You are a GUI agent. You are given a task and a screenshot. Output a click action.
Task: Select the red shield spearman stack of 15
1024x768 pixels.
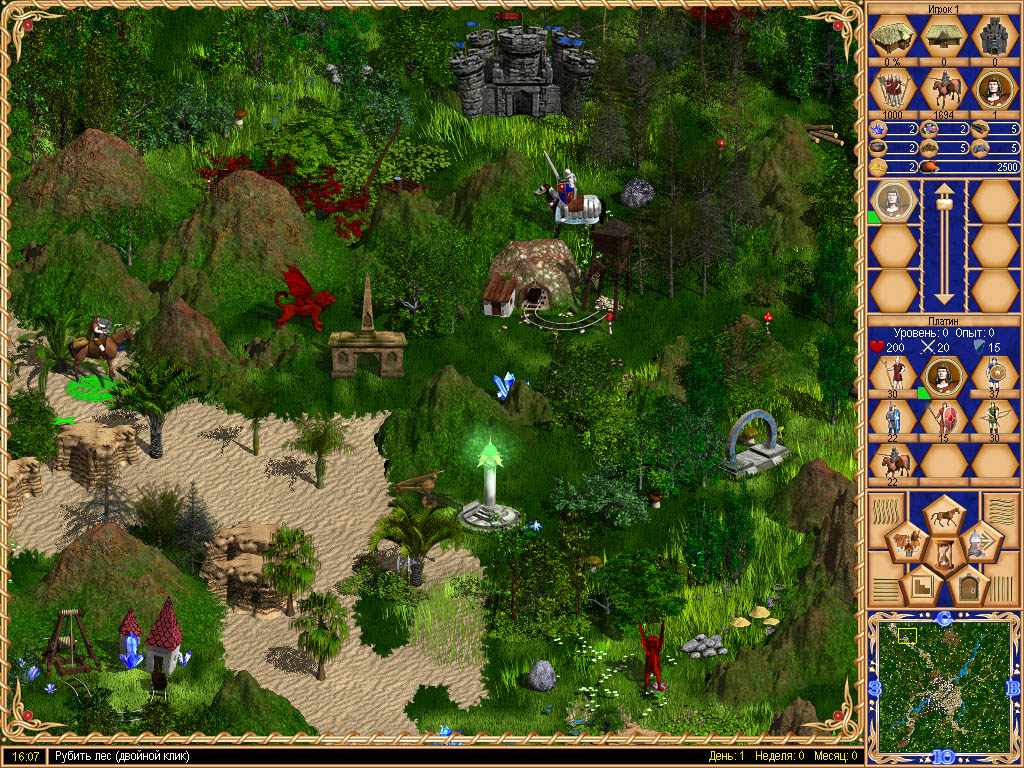tap(943, 418)
